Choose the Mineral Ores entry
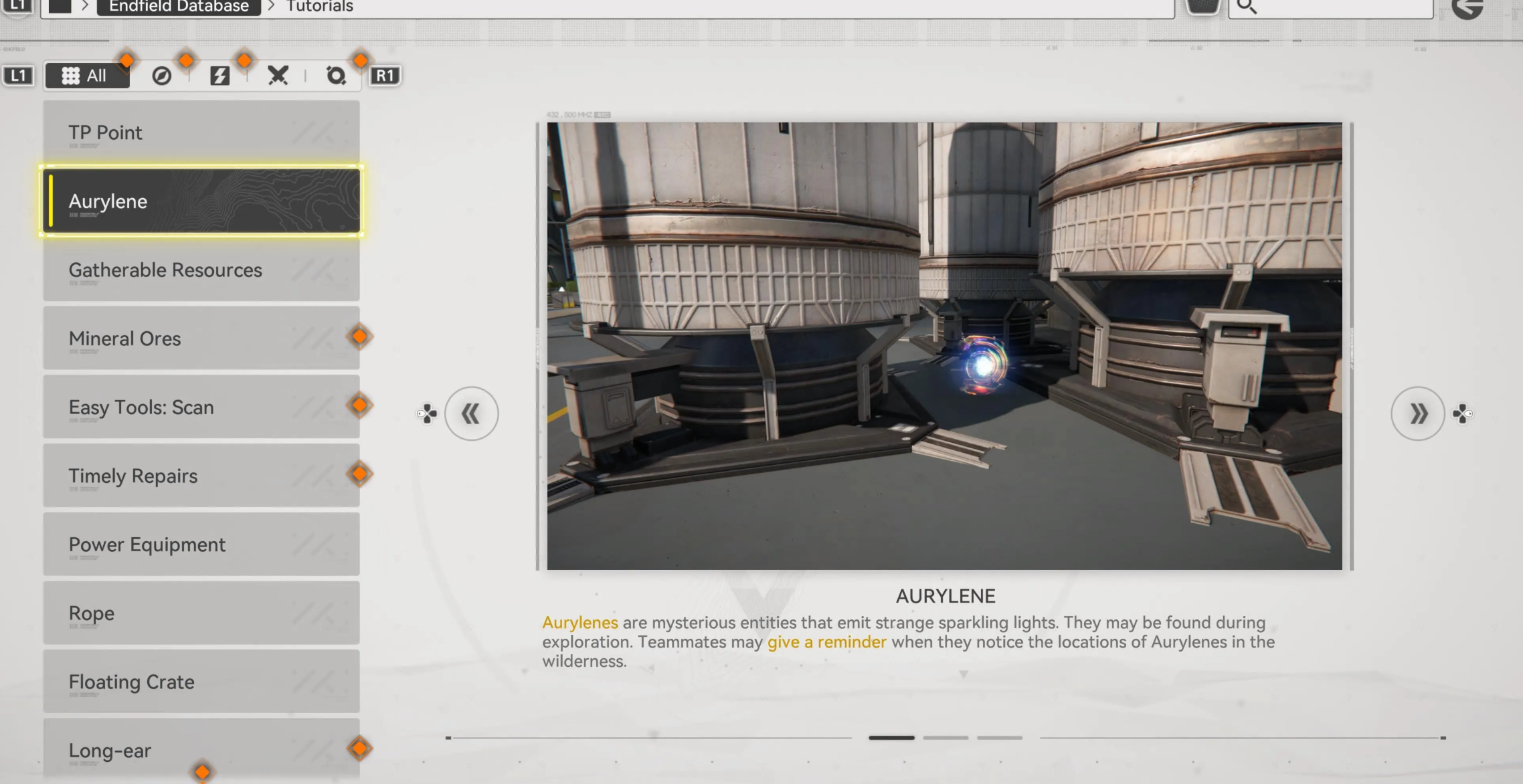1523x784 pixels. [201, 338]
